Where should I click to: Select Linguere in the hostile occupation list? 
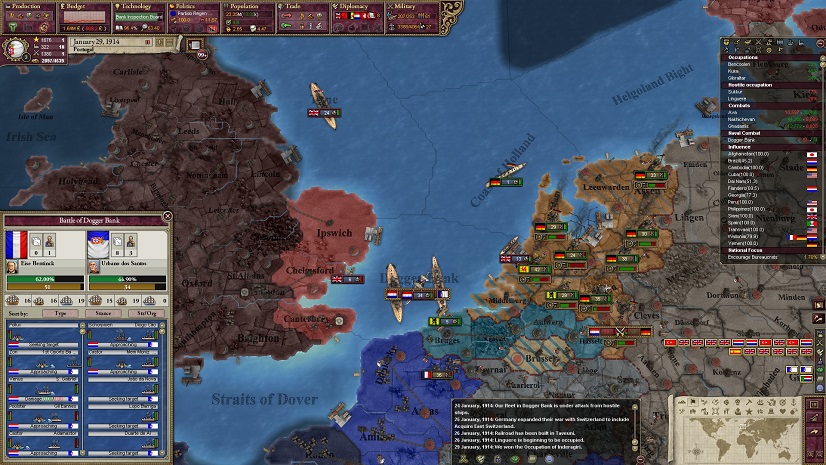click(739, 98)
